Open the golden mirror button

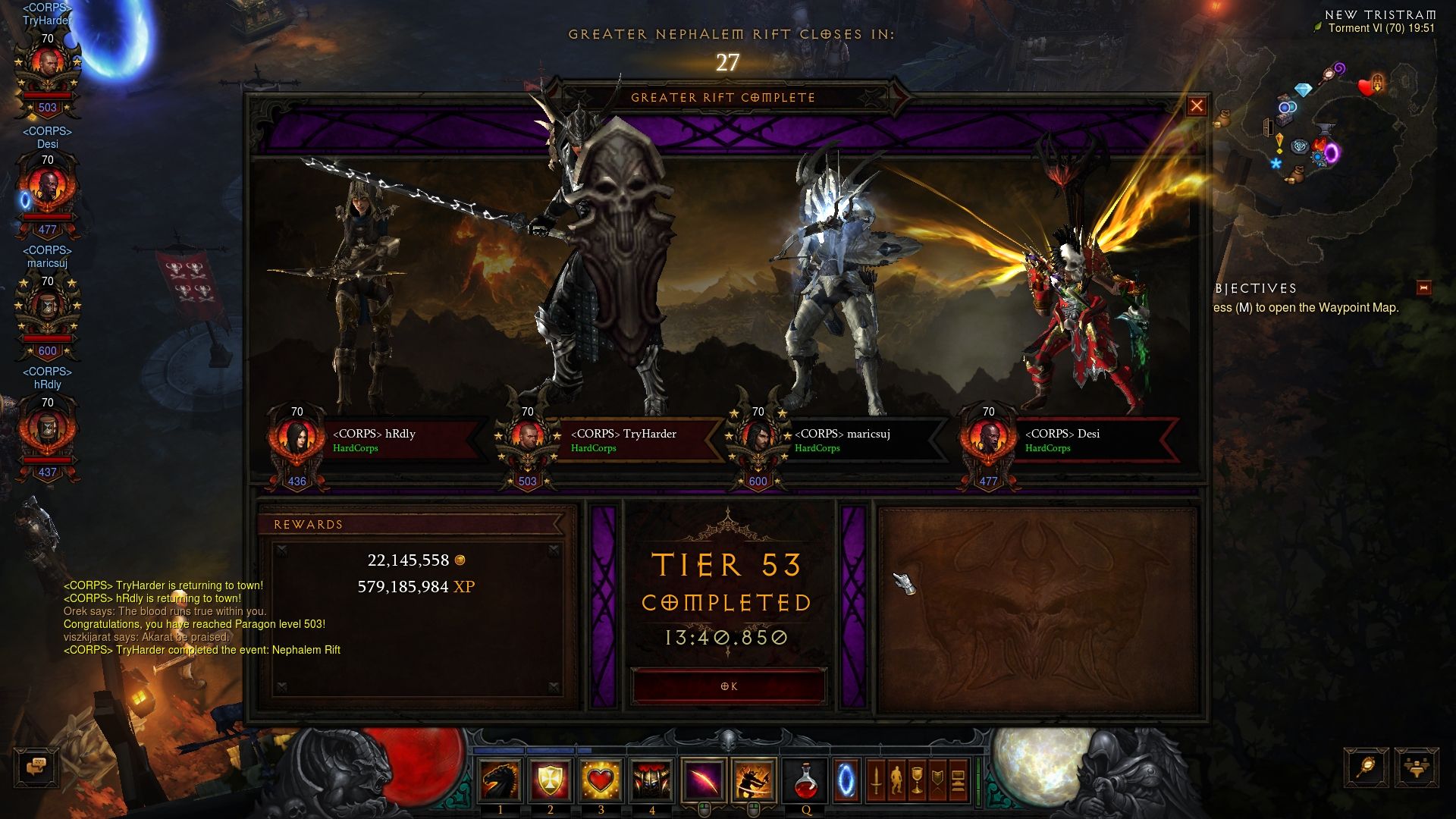1366,767
